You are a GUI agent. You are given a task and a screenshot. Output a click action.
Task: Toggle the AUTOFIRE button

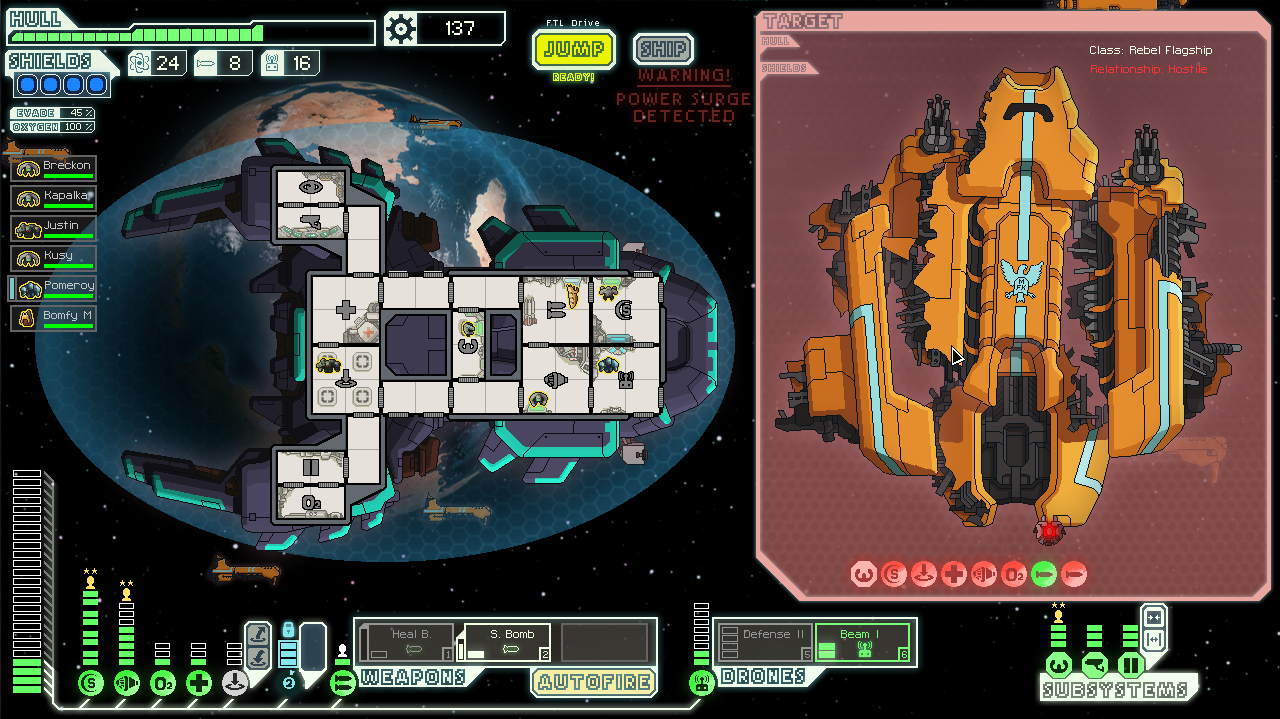(594, 683)
